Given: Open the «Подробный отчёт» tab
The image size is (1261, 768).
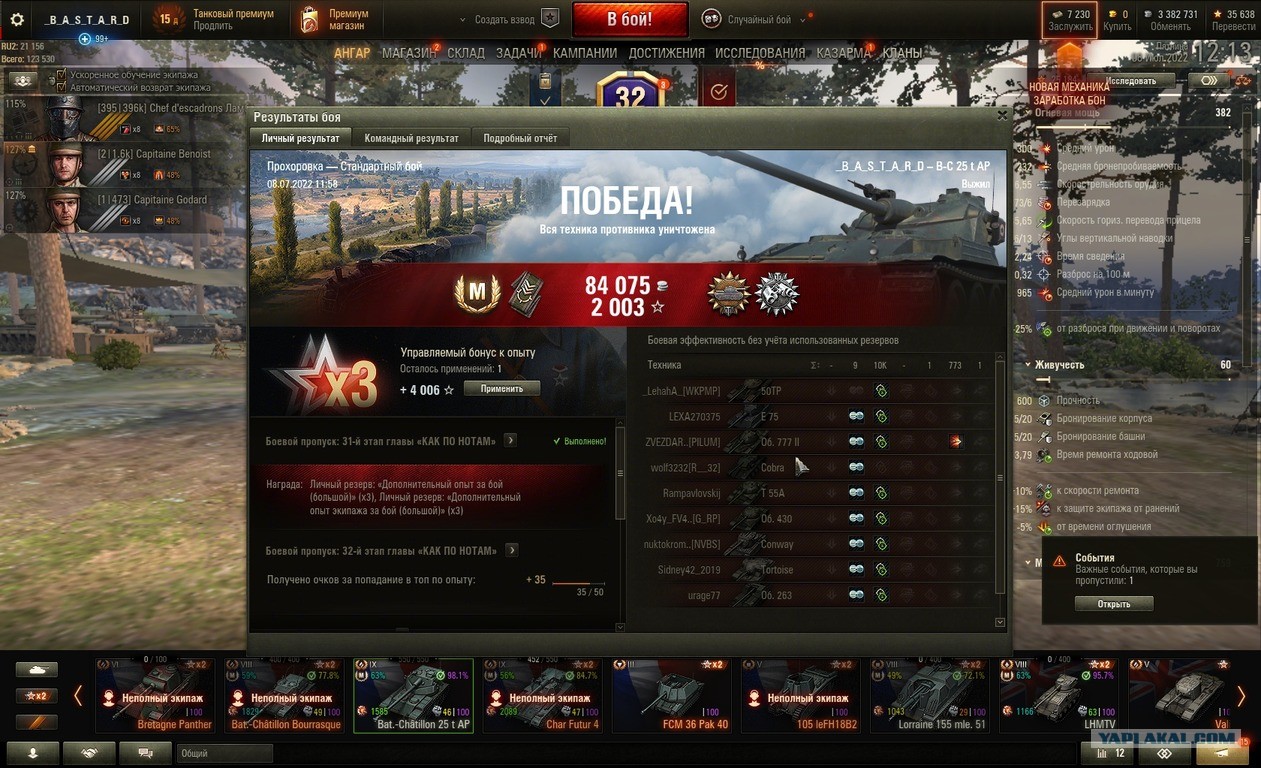Looking at the screenshot, I should [520, 138].
